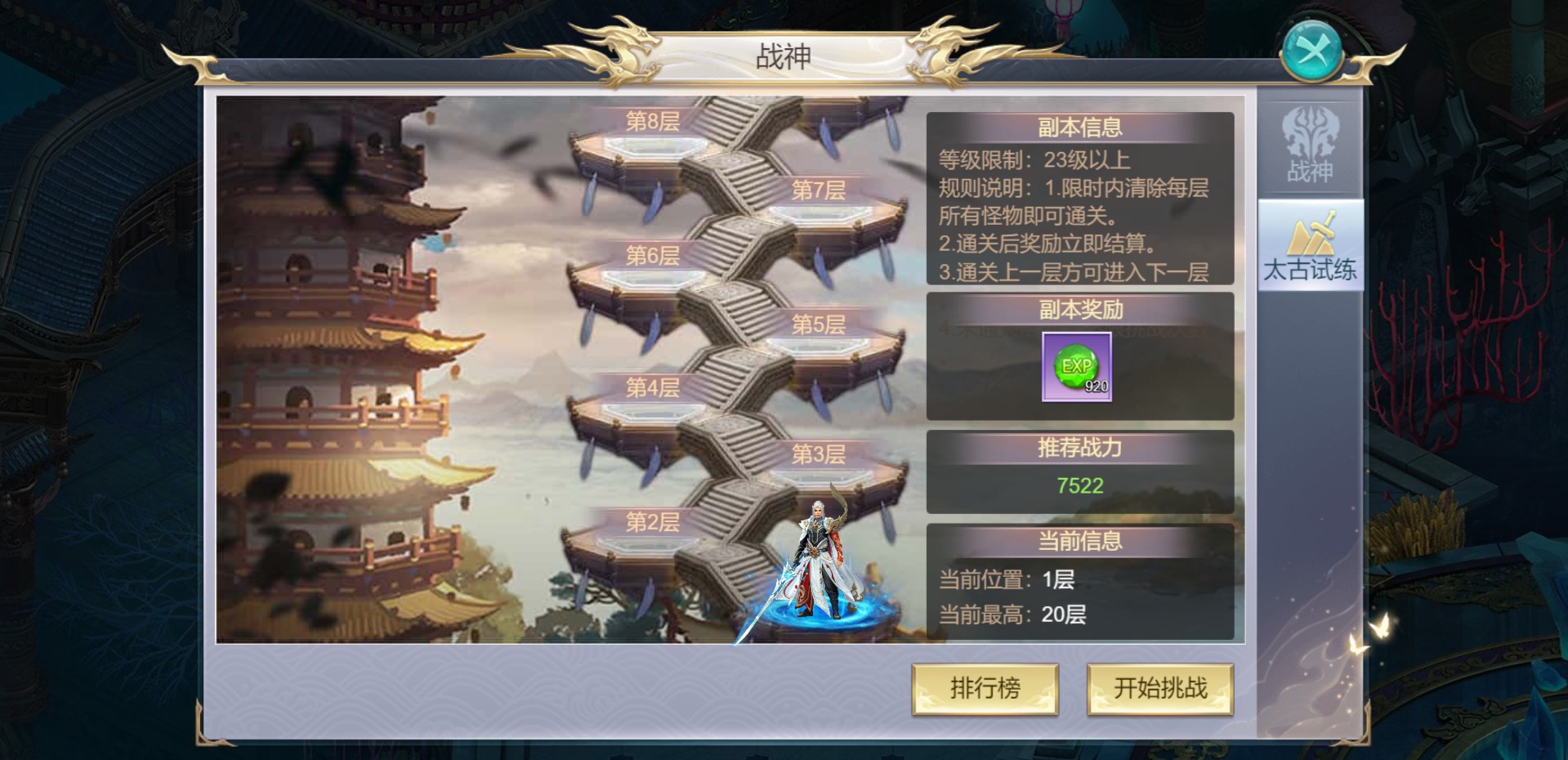1568x760 pixels.
Task: Start the challenge with 开始挑战
Action: pos(1159,689)
